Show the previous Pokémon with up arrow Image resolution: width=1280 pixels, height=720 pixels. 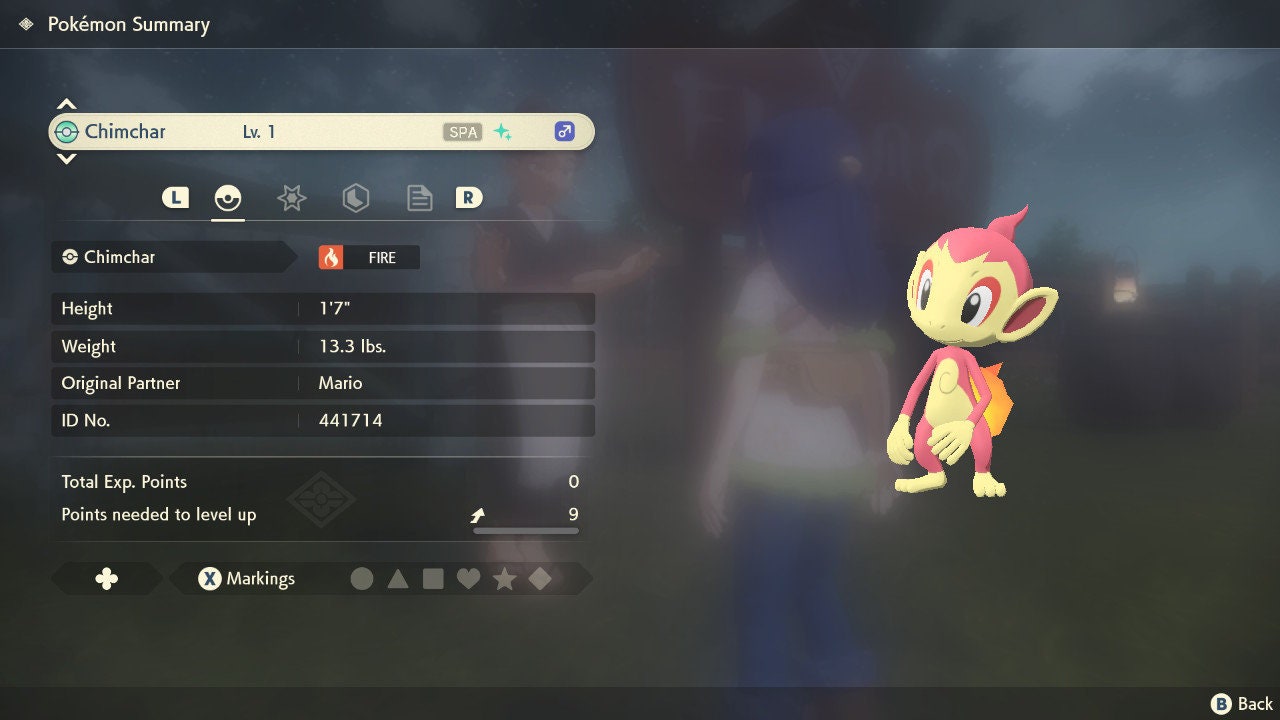coord(66,104)
